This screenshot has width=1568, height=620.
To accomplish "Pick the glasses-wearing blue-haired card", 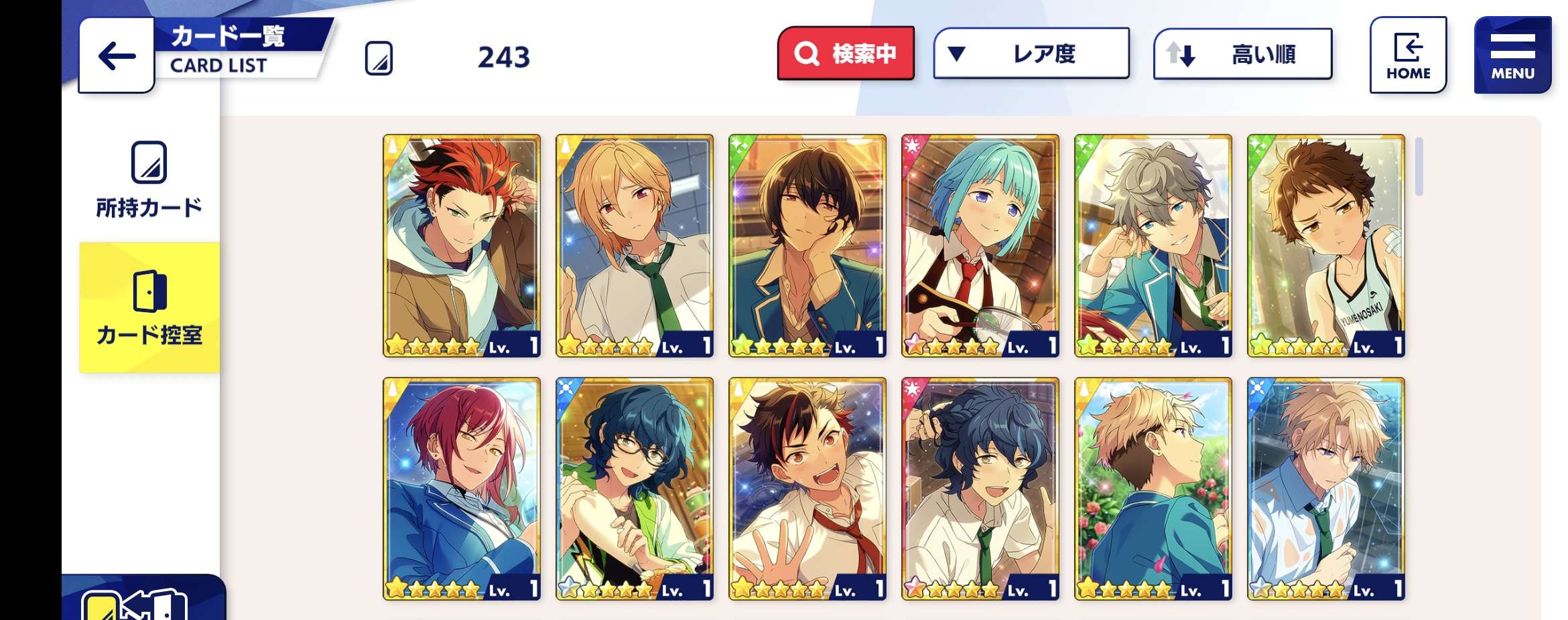I will (x=635, y=489).
